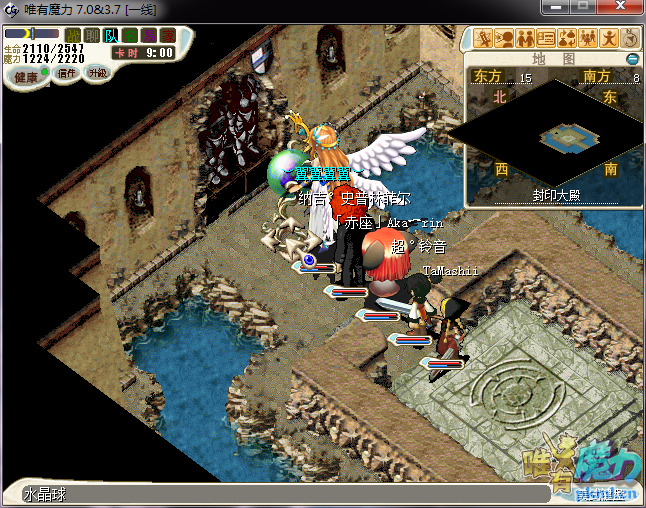Select the duel crossed-swords action icon
The width and height of the screenshot is (646, 508).
[x=484, y=39]
